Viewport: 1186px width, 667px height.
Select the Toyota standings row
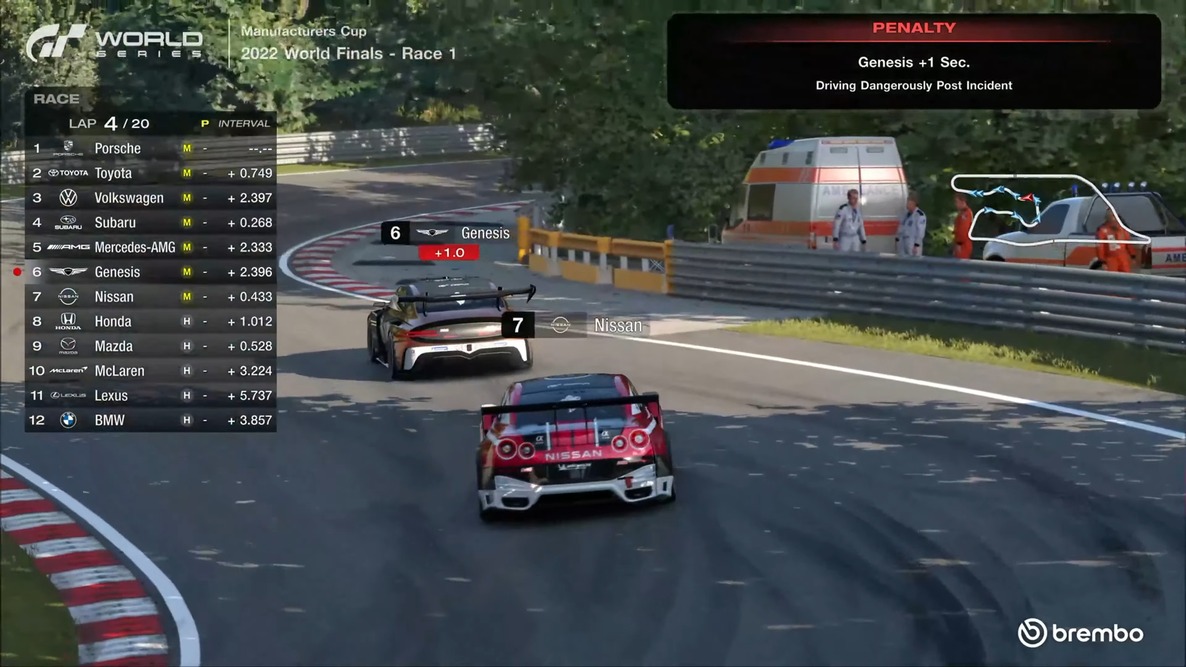tap(150, 173)
